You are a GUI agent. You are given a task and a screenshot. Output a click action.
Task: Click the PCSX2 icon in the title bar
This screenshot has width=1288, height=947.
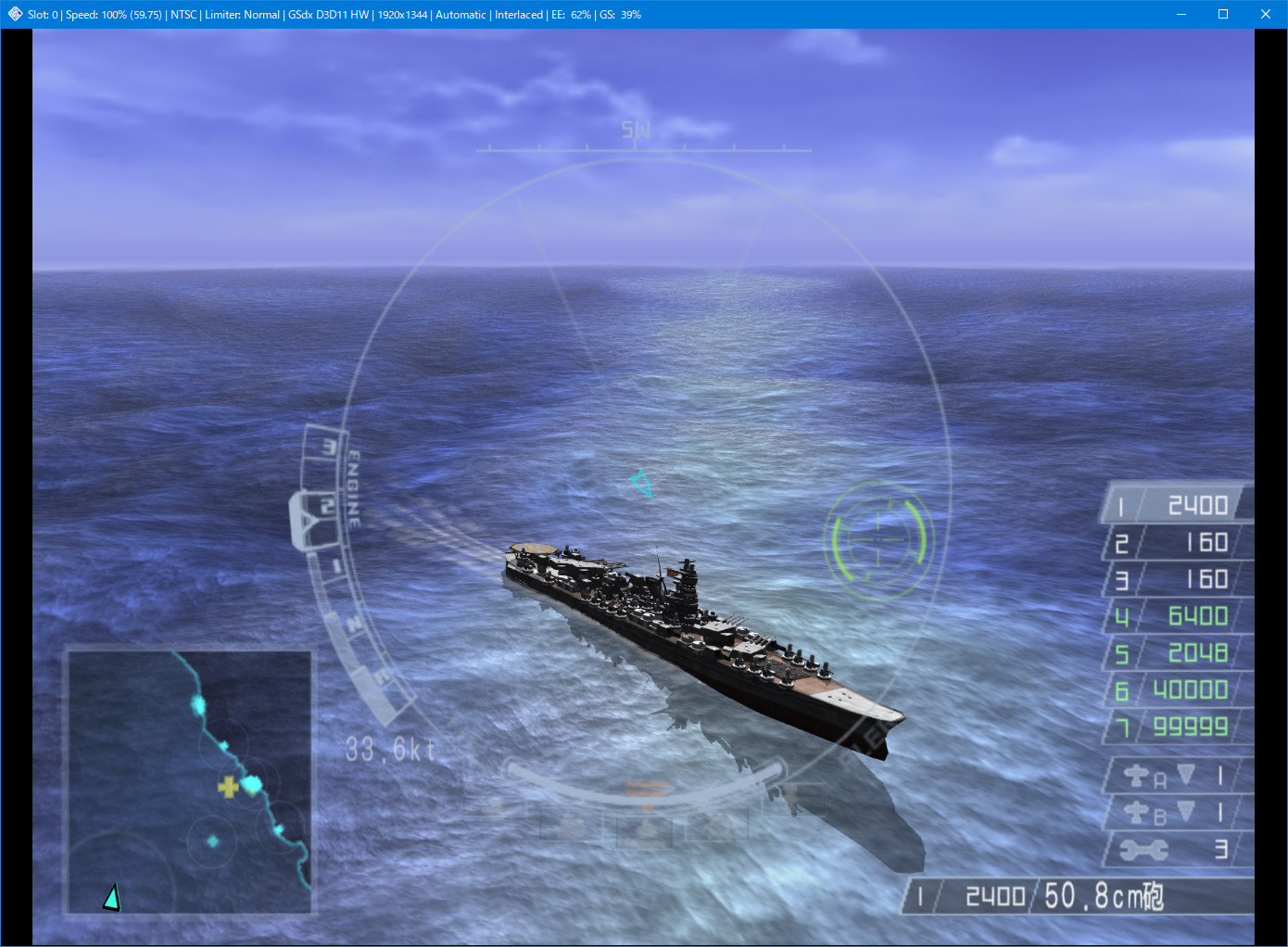[x=13, y=14]
